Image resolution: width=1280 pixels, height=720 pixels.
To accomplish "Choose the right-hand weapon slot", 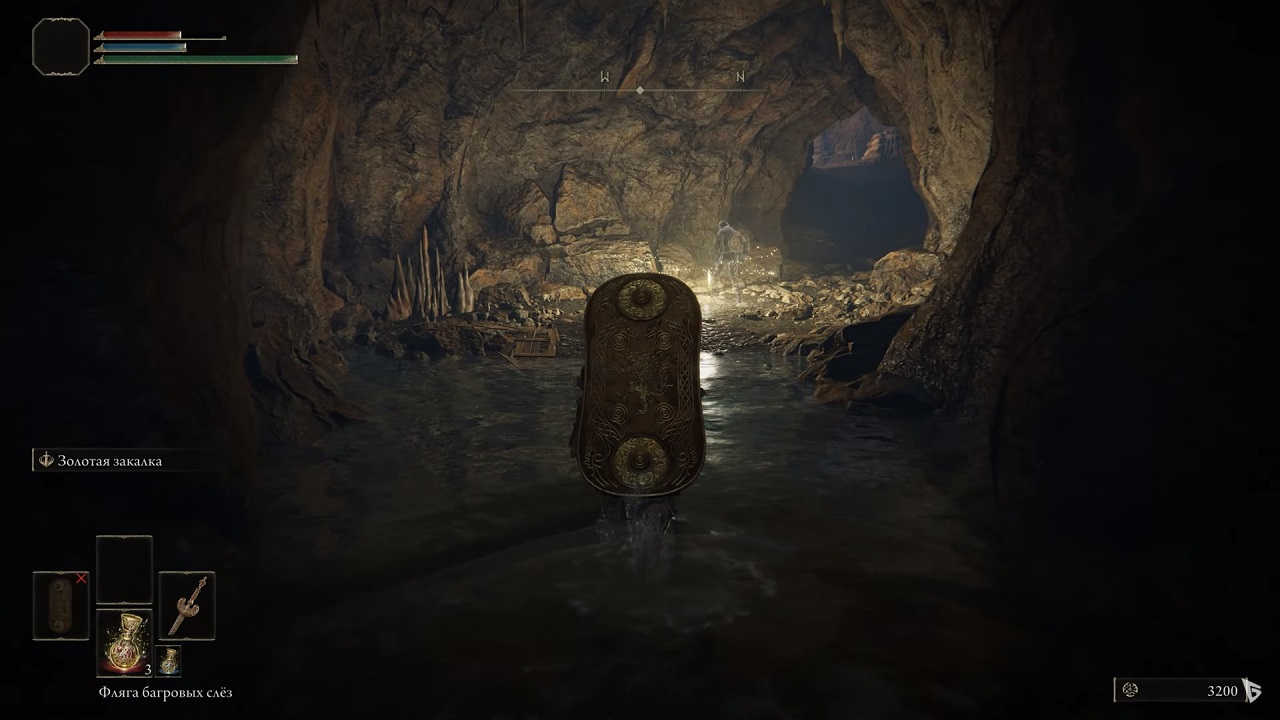I will point(187,605).
